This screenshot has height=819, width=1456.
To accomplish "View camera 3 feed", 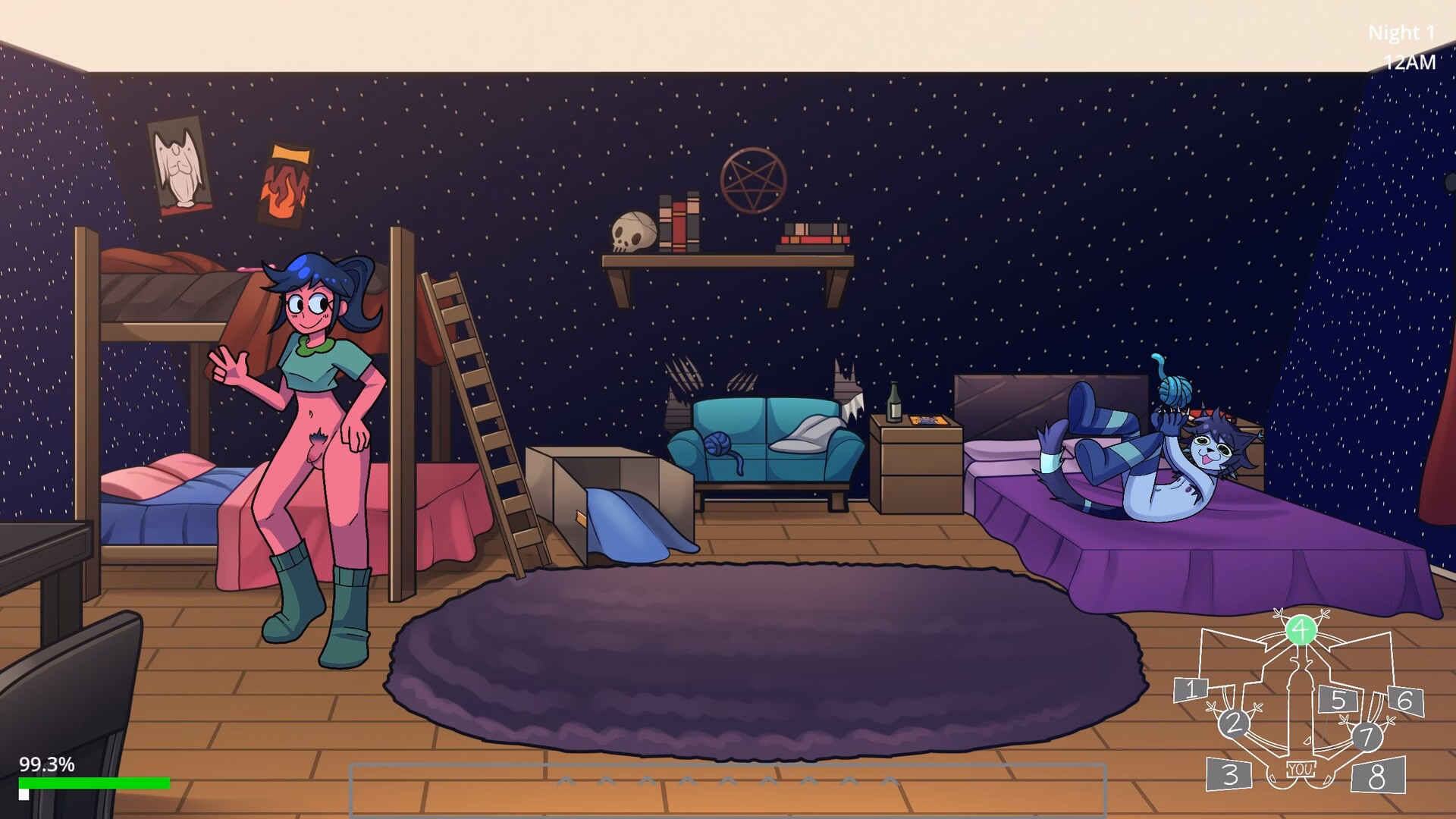I will [x=1230, y=774].
